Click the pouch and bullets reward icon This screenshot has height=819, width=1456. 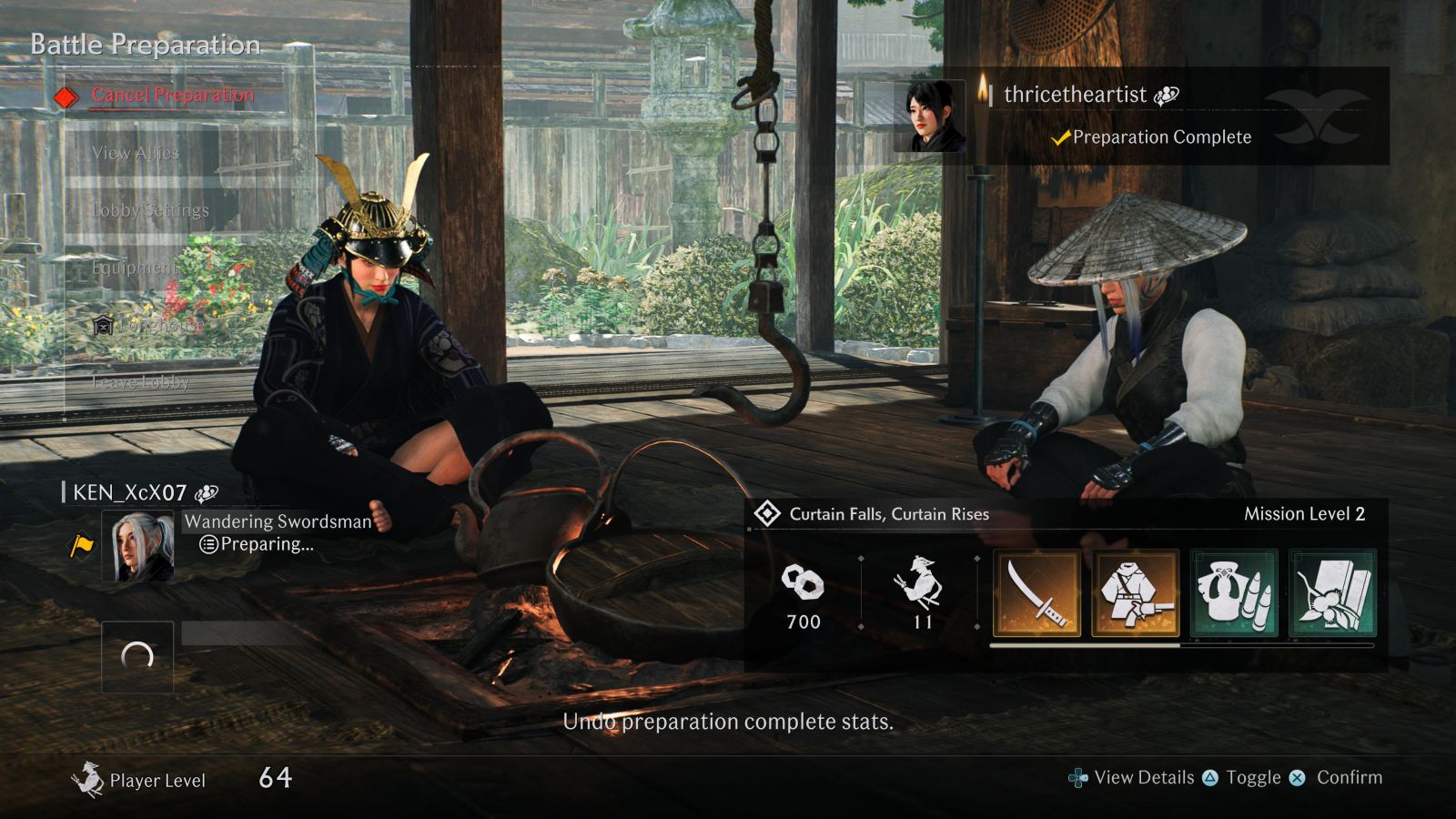coord(1234,593)
